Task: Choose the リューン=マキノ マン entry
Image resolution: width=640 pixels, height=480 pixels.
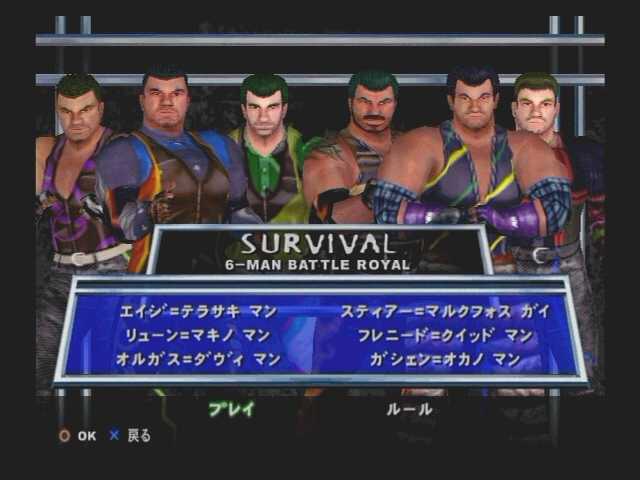Action: (x=199, y=335)
